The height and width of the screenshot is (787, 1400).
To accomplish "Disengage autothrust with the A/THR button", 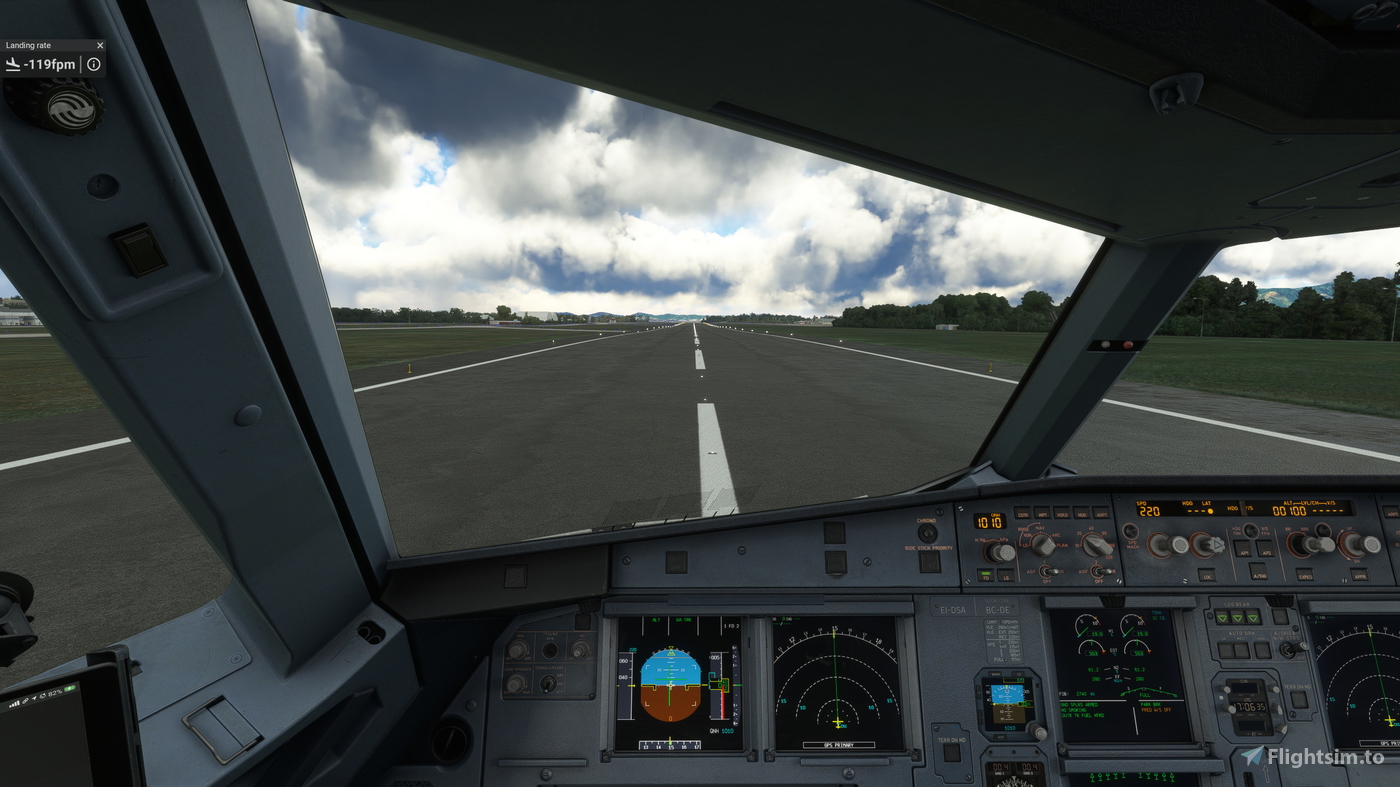I will point(1257,574).
